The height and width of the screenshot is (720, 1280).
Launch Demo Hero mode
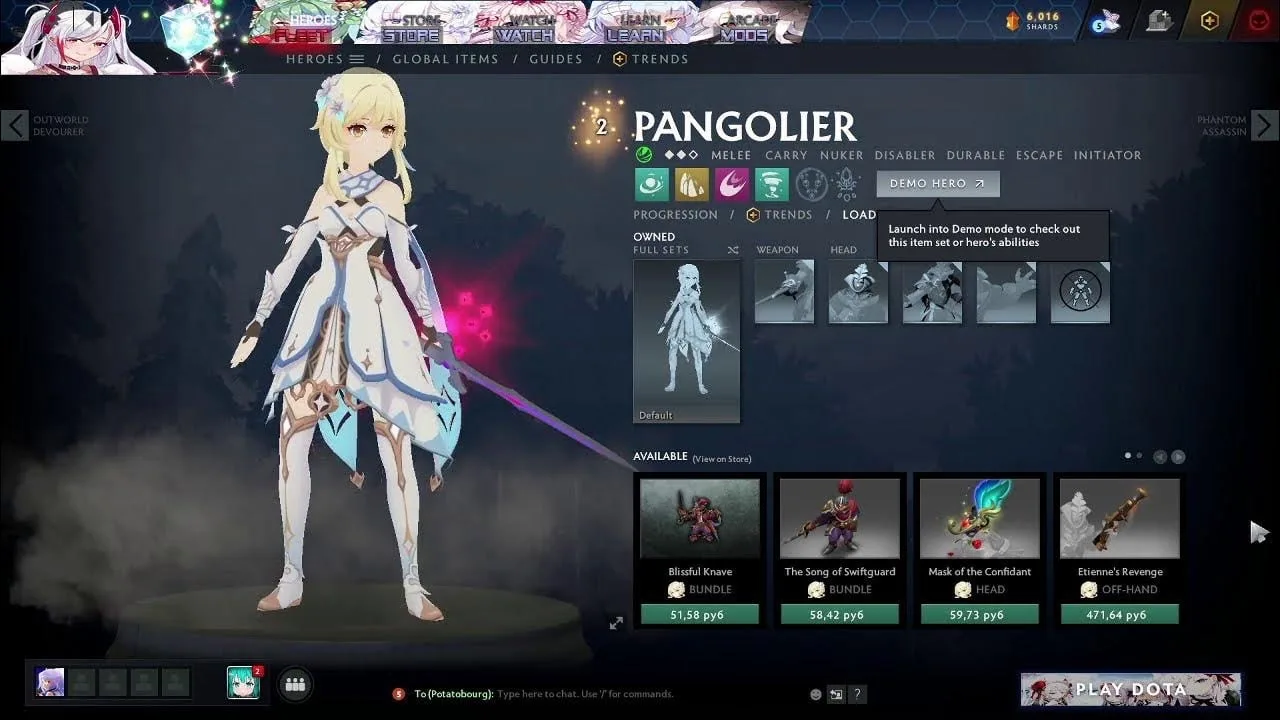(x=937, y=184)
